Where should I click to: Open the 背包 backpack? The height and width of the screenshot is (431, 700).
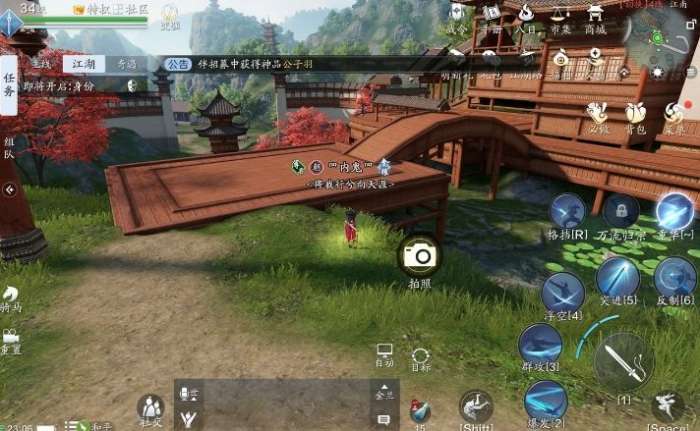(x=635, y=113)
